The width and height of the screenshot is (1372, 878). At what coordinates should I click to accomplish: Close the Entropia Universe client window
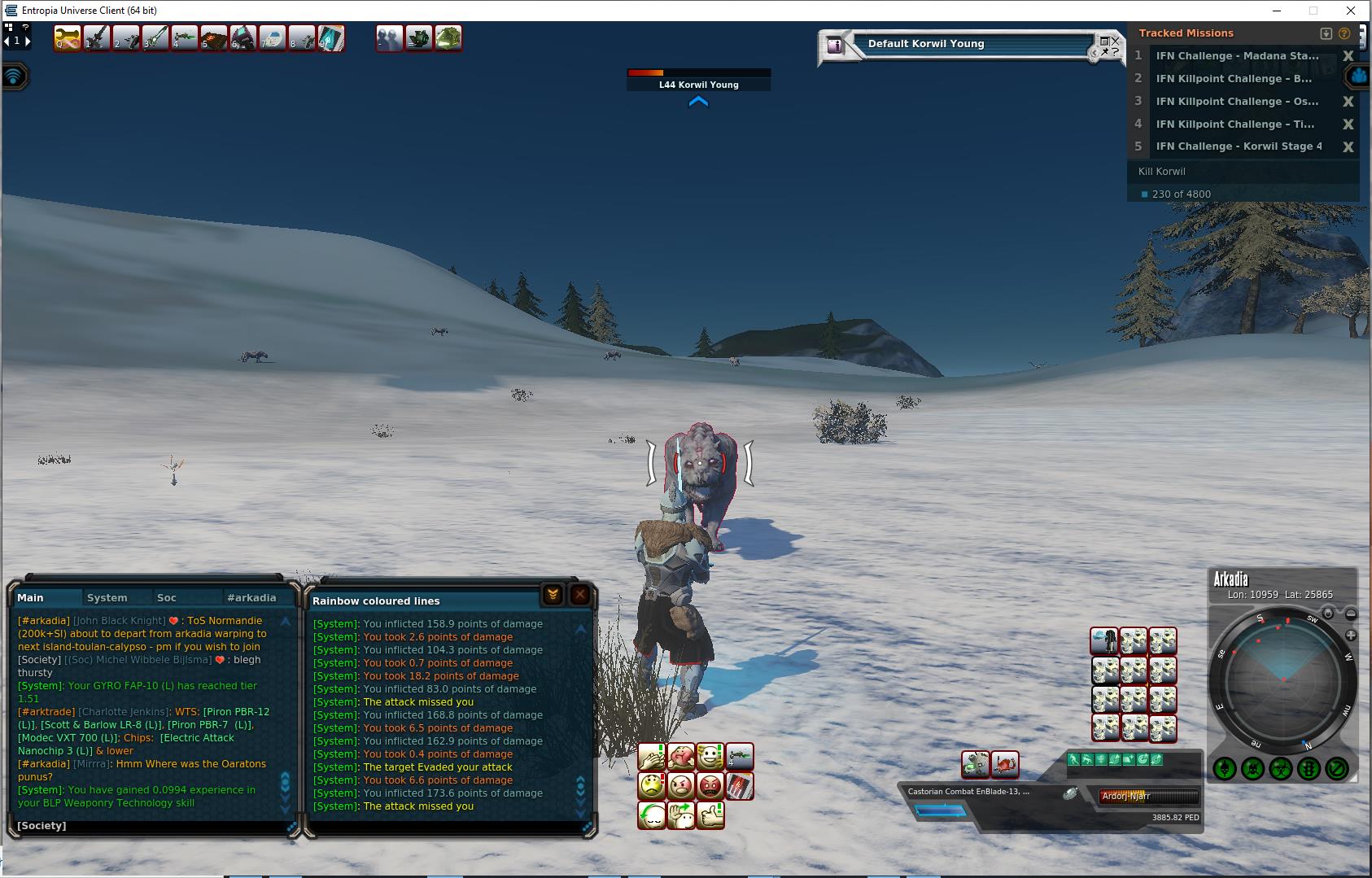coord(1352,11)
